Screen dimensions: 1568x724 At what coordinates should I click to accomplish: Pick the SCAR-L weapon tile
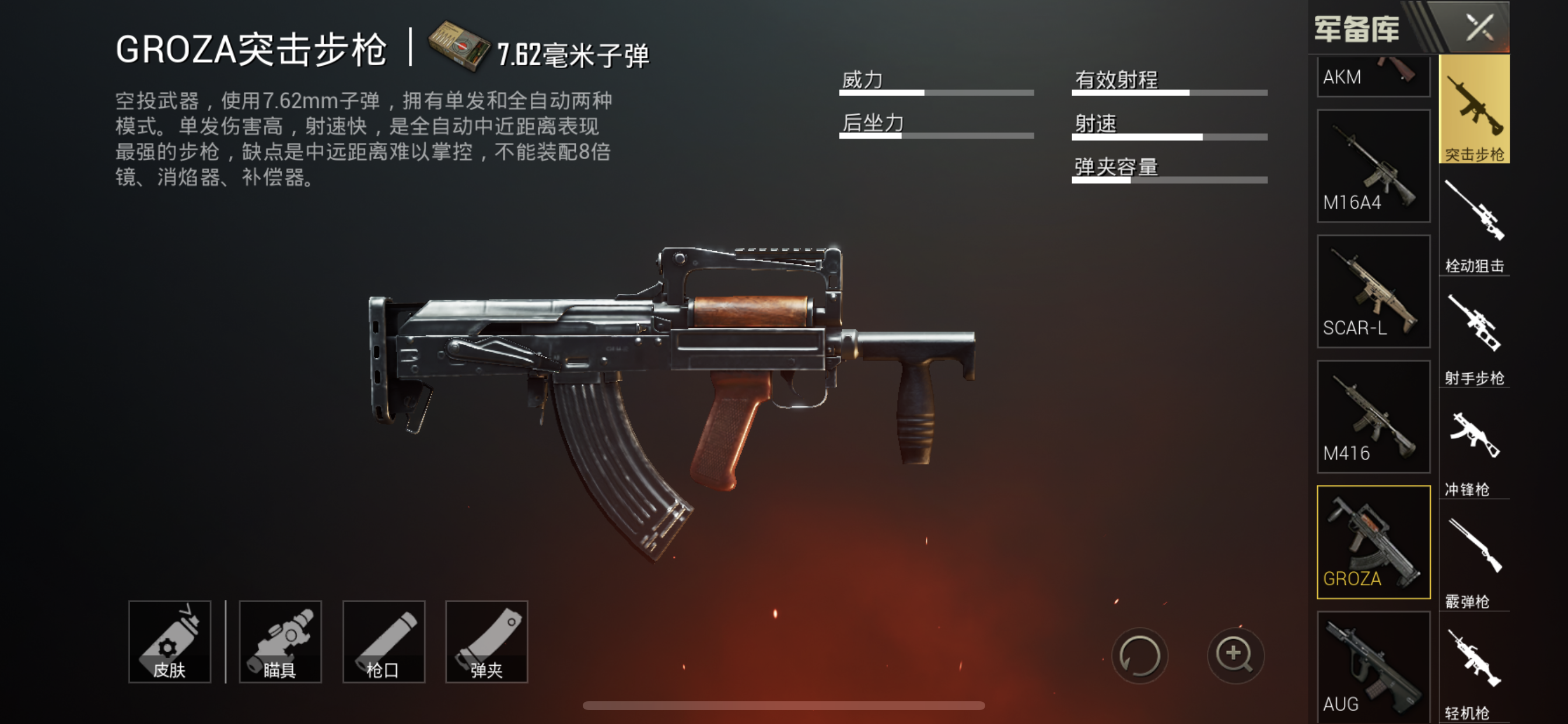(1373, 291)
